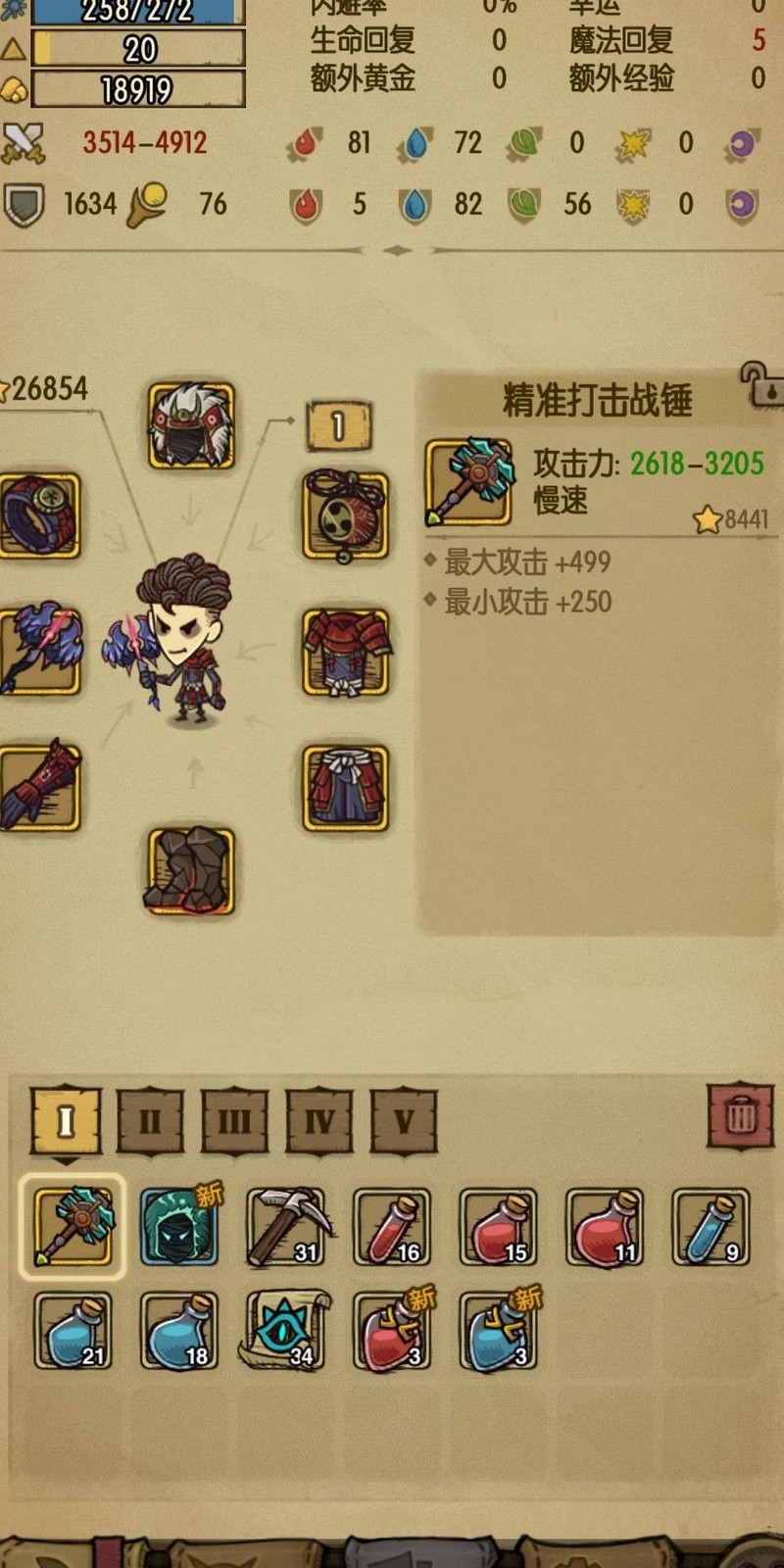Viewport: 784px width, 1568px height.
Task: Select the blue vial stack of 9
Action: tap(710, 1226)
